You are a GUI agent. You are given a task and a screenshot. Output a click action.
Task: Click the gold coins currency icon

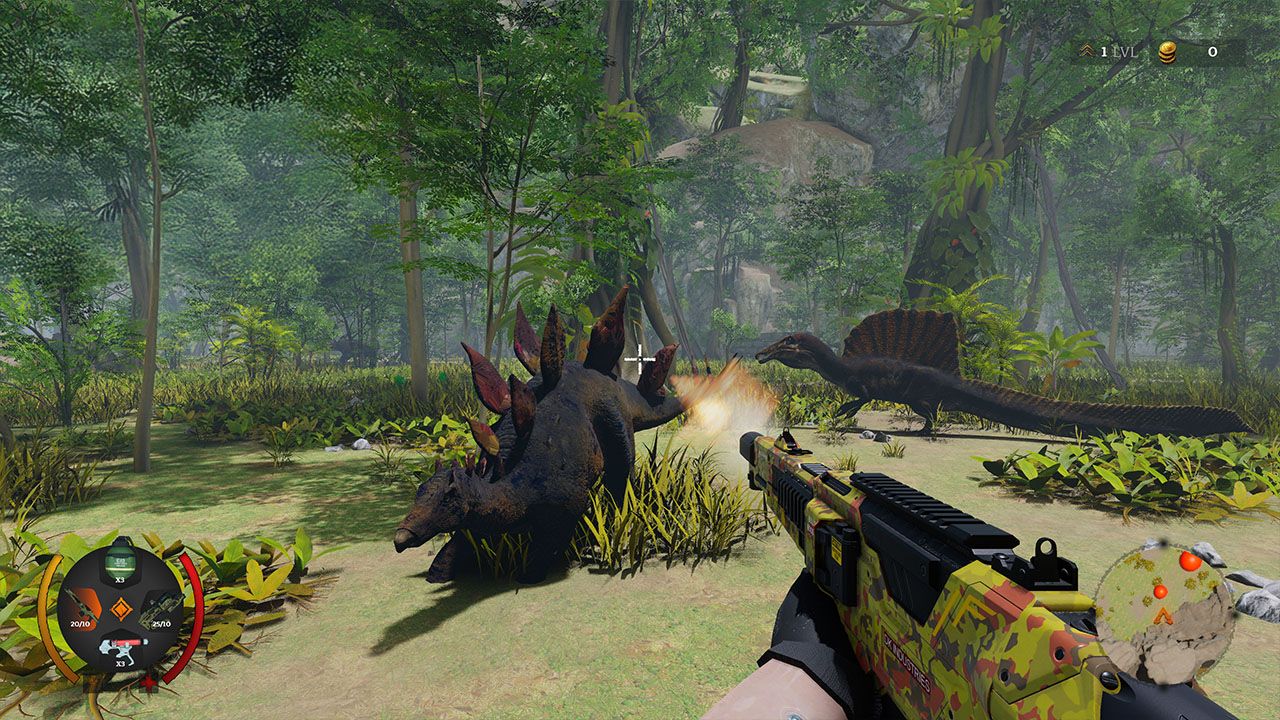[x=1167, y=52]
